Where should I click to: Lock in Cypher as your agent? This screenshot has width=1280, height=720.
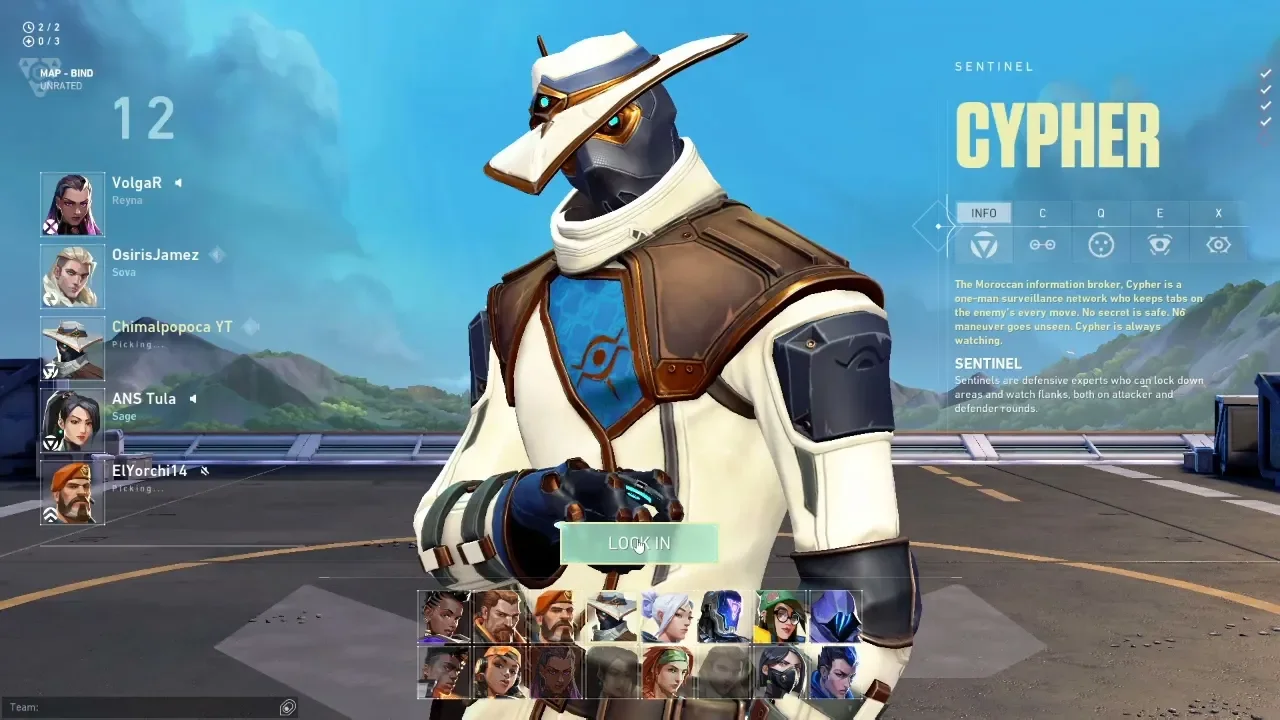click(x=639, y=543)
